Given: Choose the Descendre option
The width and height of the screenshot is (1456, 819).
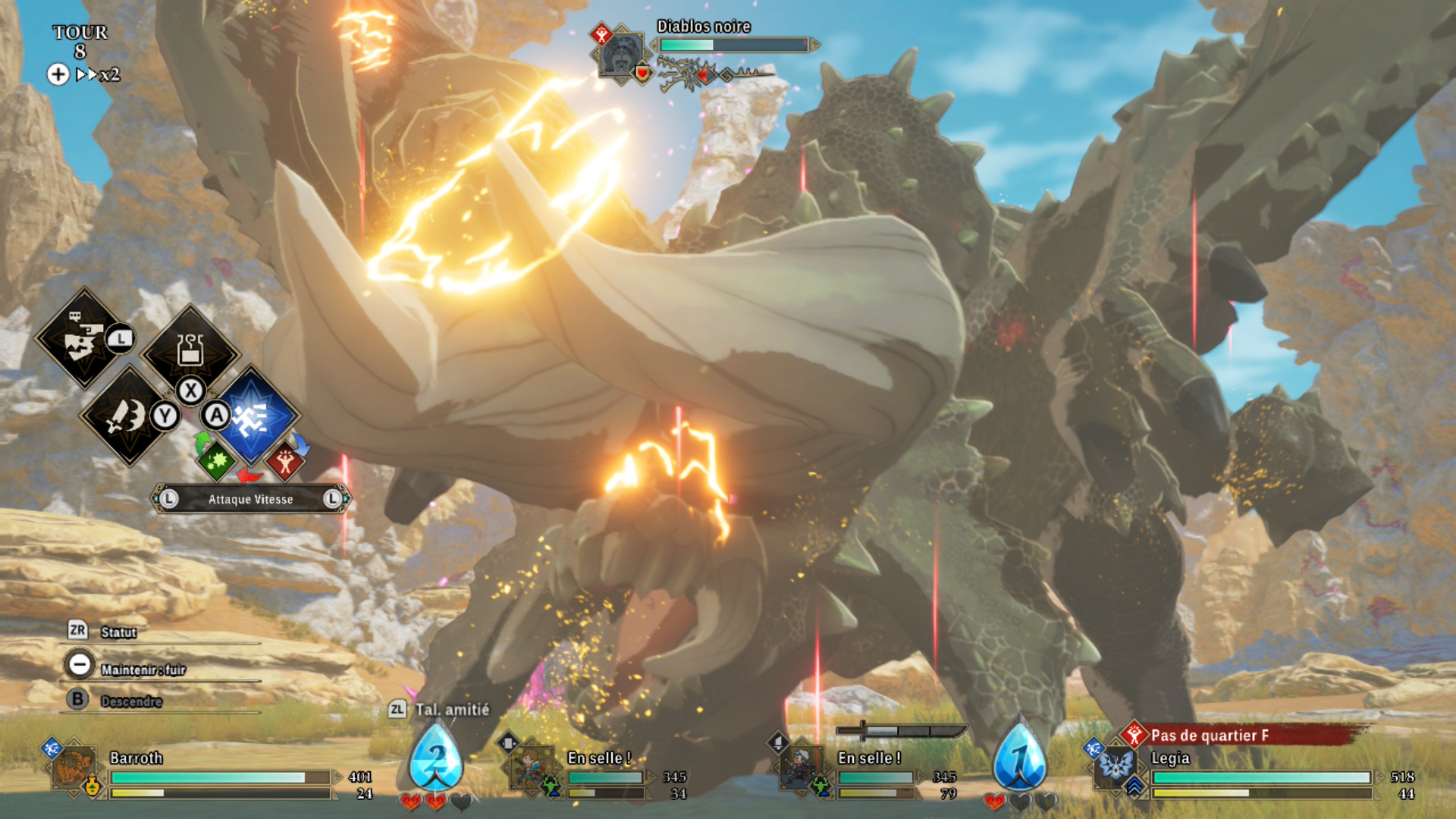Looking at the screenshot, I should [130, 701].
